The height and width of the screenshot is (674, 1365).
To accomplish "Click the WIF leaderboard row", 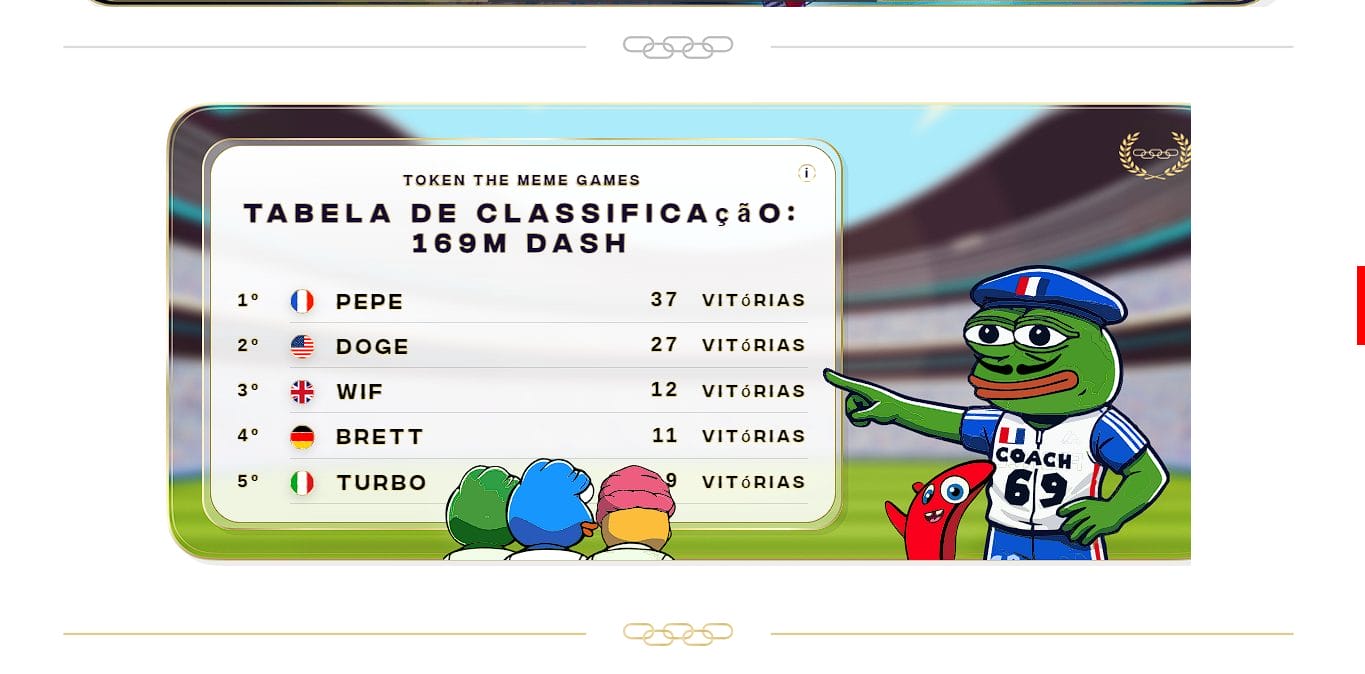I will tap(520, 391).
